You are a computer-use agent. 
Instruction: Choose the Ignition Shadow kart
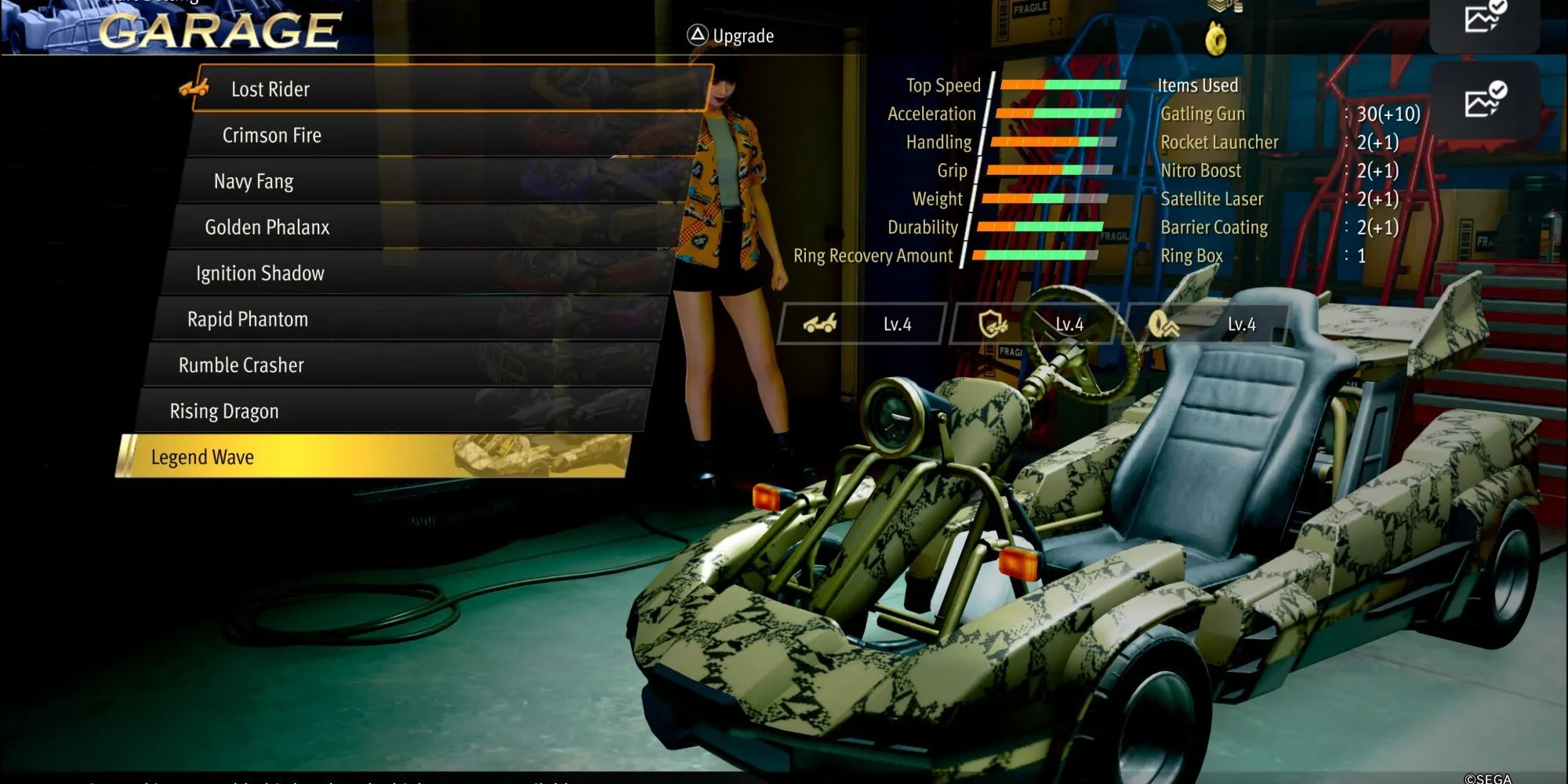pyautogui.click(x=419, y=273)
